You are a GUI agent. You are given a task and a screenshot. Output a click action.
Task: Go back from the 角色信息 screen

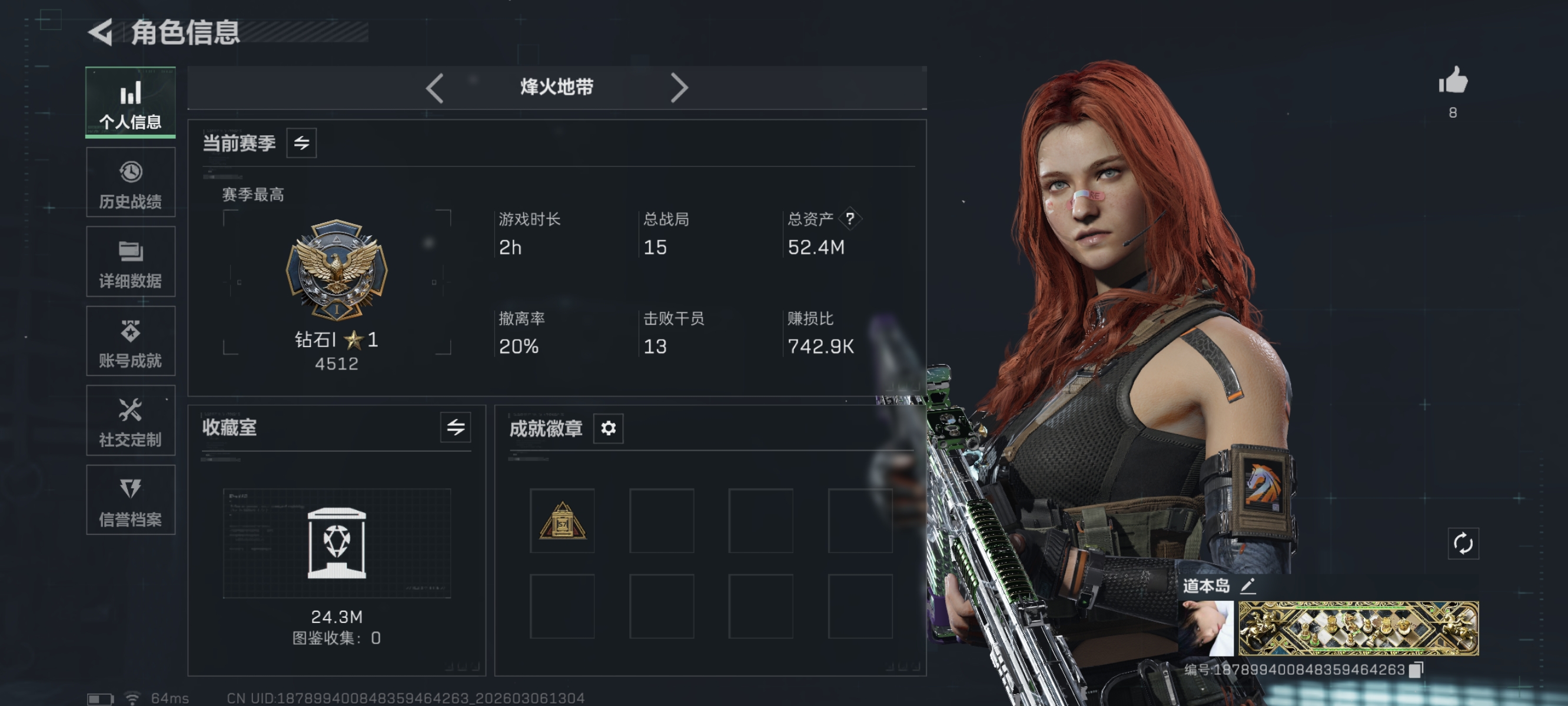tap(101, 32)
